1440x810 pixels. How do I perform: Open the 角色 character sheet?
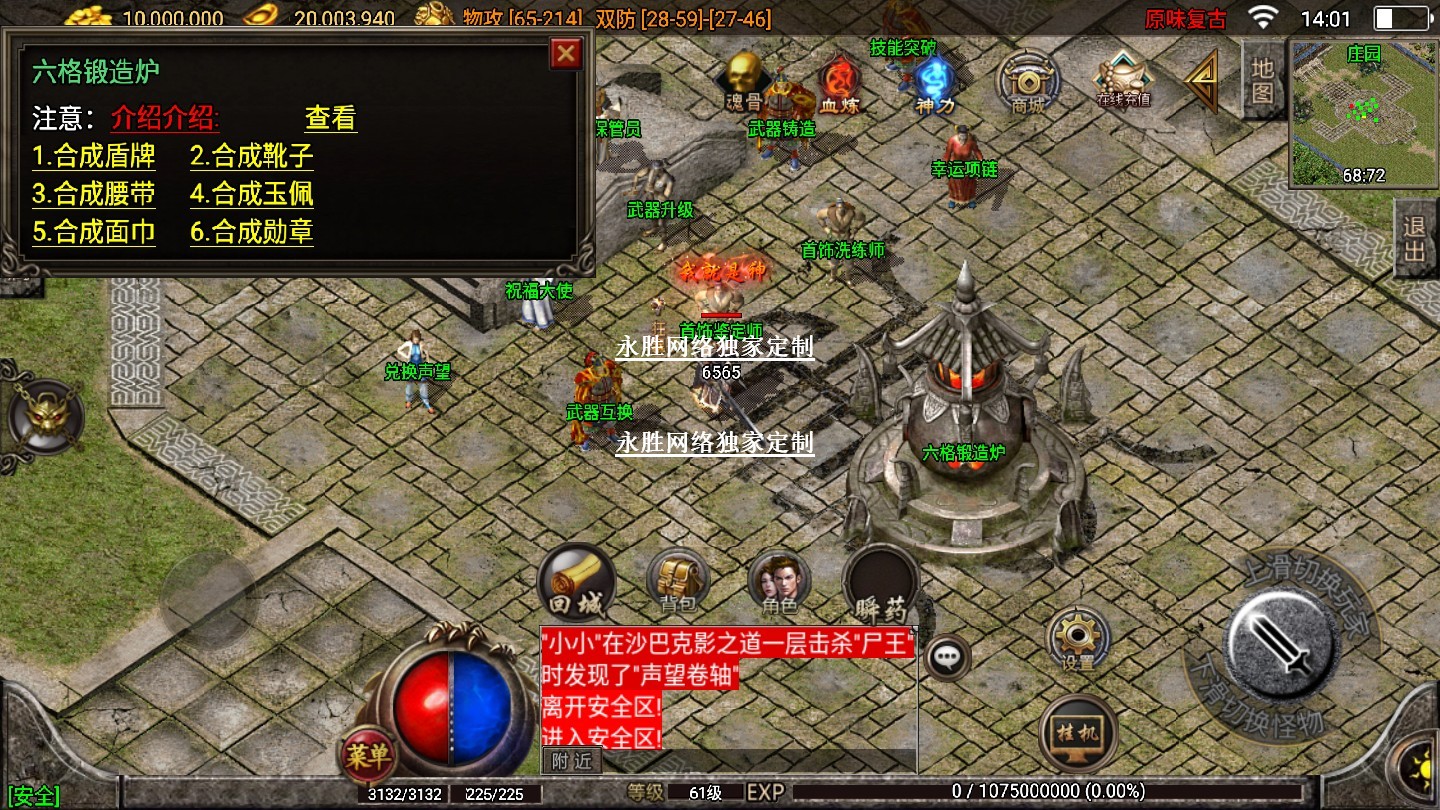click(779, 582)
